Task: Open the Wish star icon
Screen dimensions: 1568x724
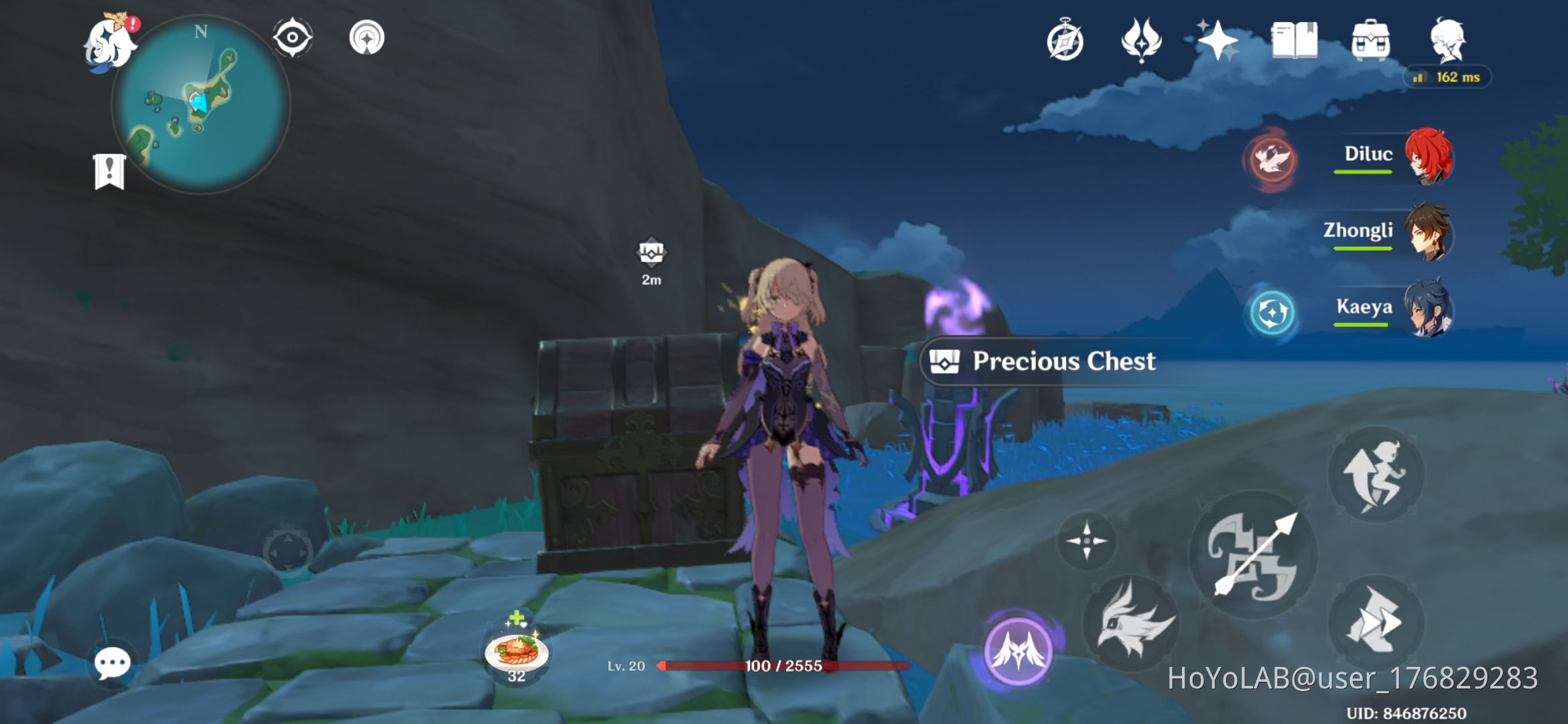Action: 1220,42
